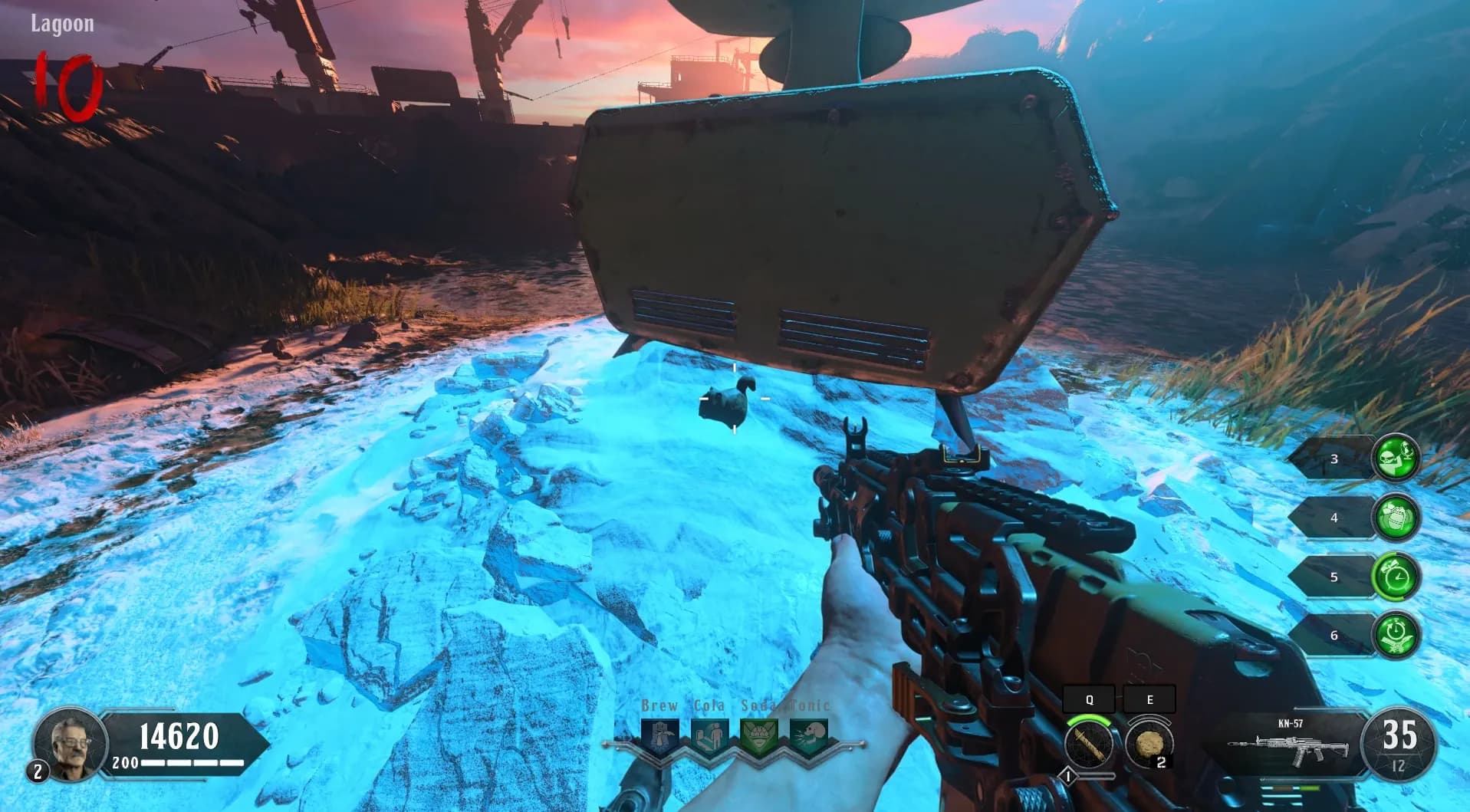
Task: Activate the special weapon staff icon
Action: tap(1089, 745)
